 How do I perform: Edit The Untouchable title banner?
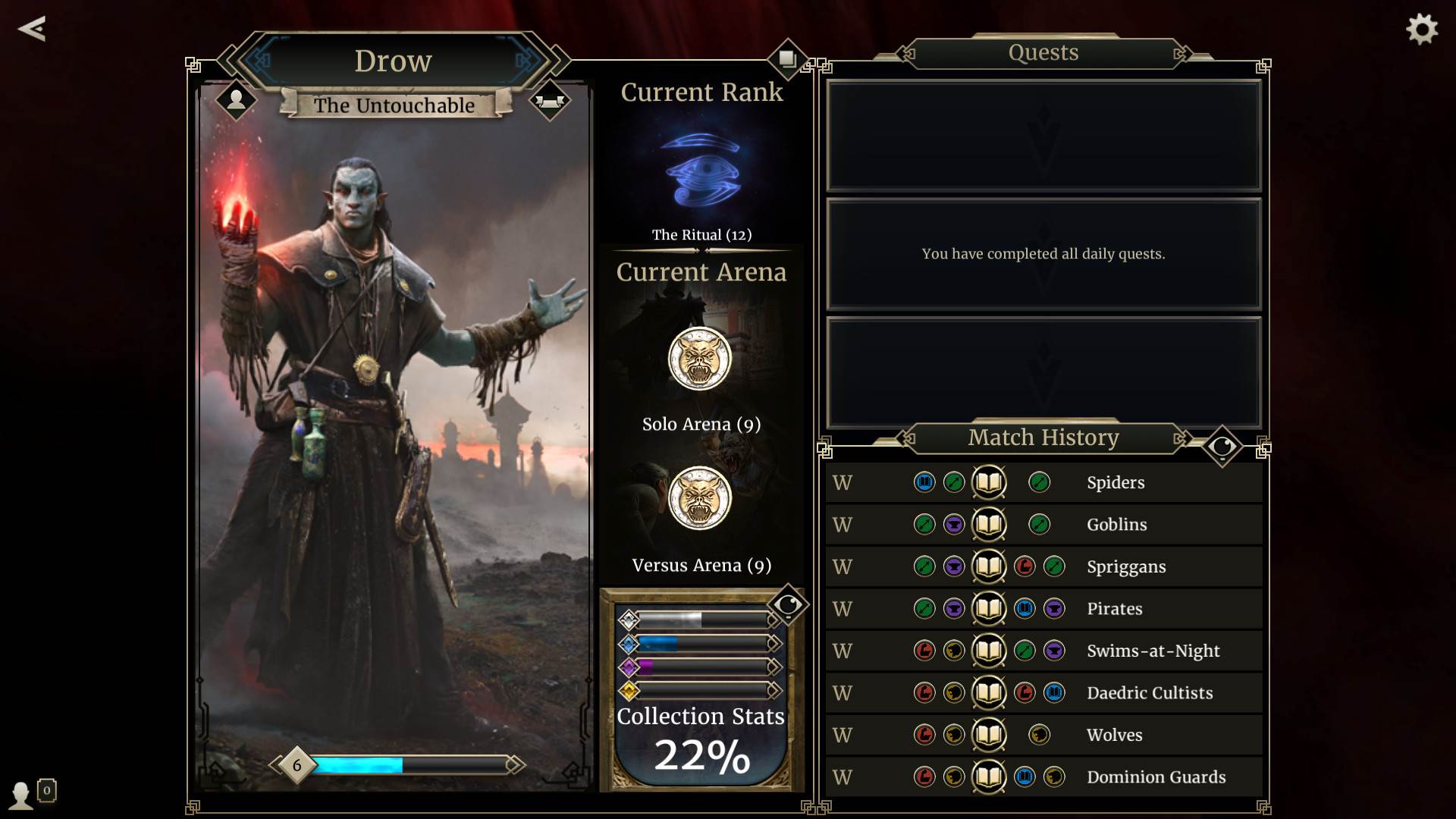pos(394,105)
